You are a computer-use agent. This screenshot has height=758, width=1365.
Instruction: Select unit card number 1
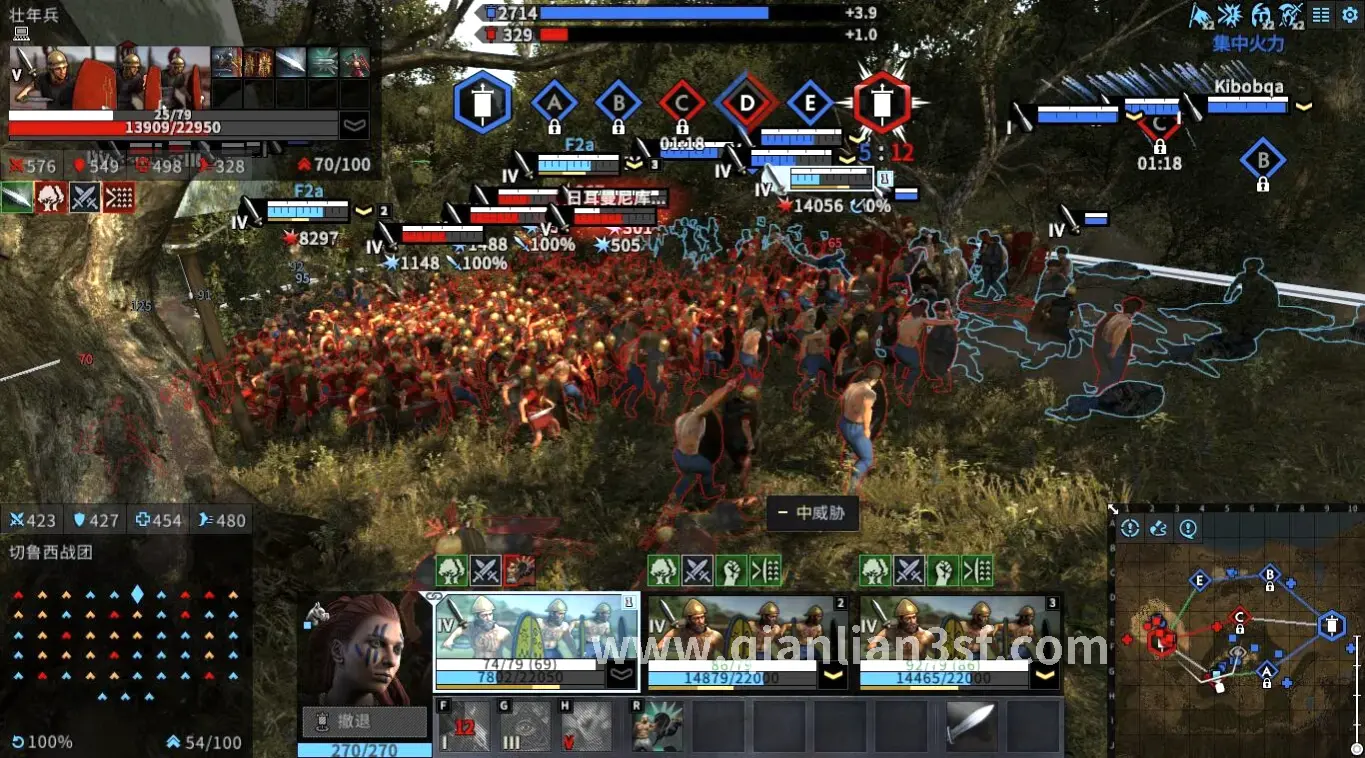coord(535,640)
